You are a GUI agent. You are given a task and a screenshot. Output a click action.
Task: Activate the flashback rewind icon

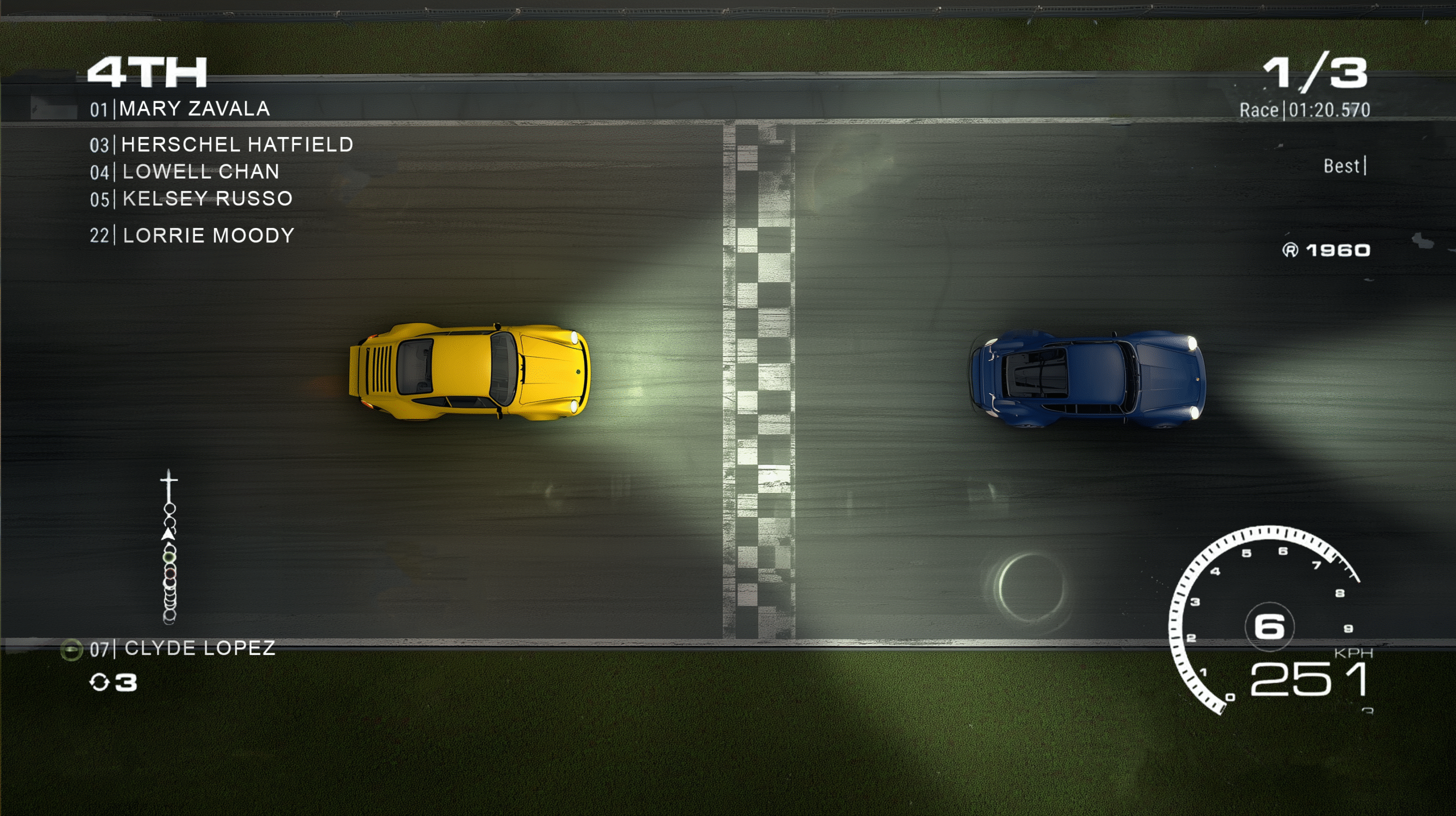click(100, 682)
